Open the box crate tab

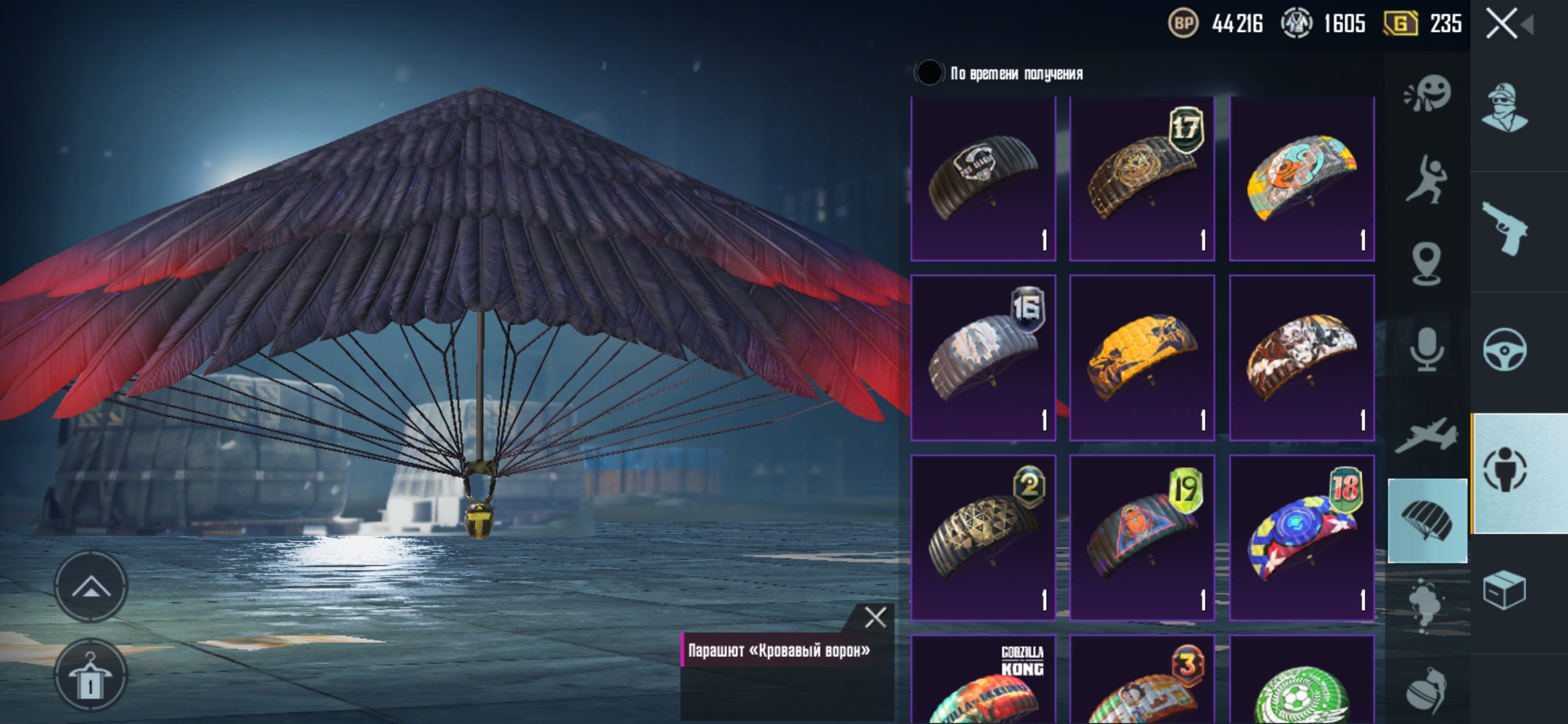1505,590
